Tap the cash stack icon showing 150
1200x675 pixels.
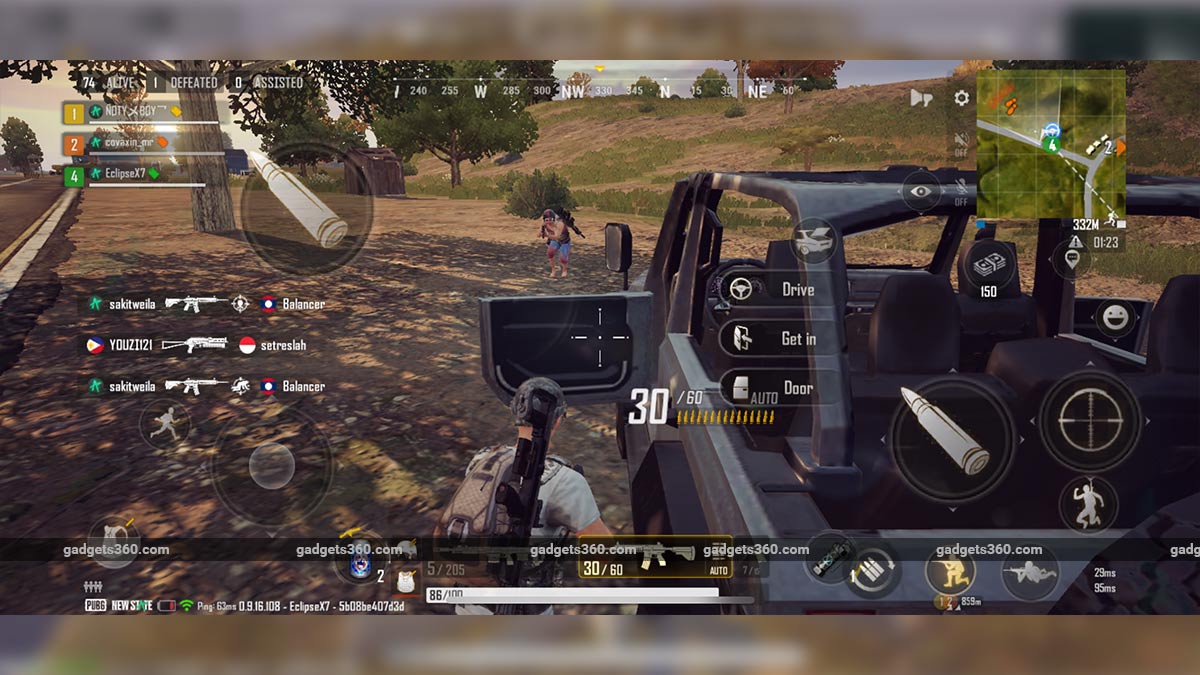[988, 268]
